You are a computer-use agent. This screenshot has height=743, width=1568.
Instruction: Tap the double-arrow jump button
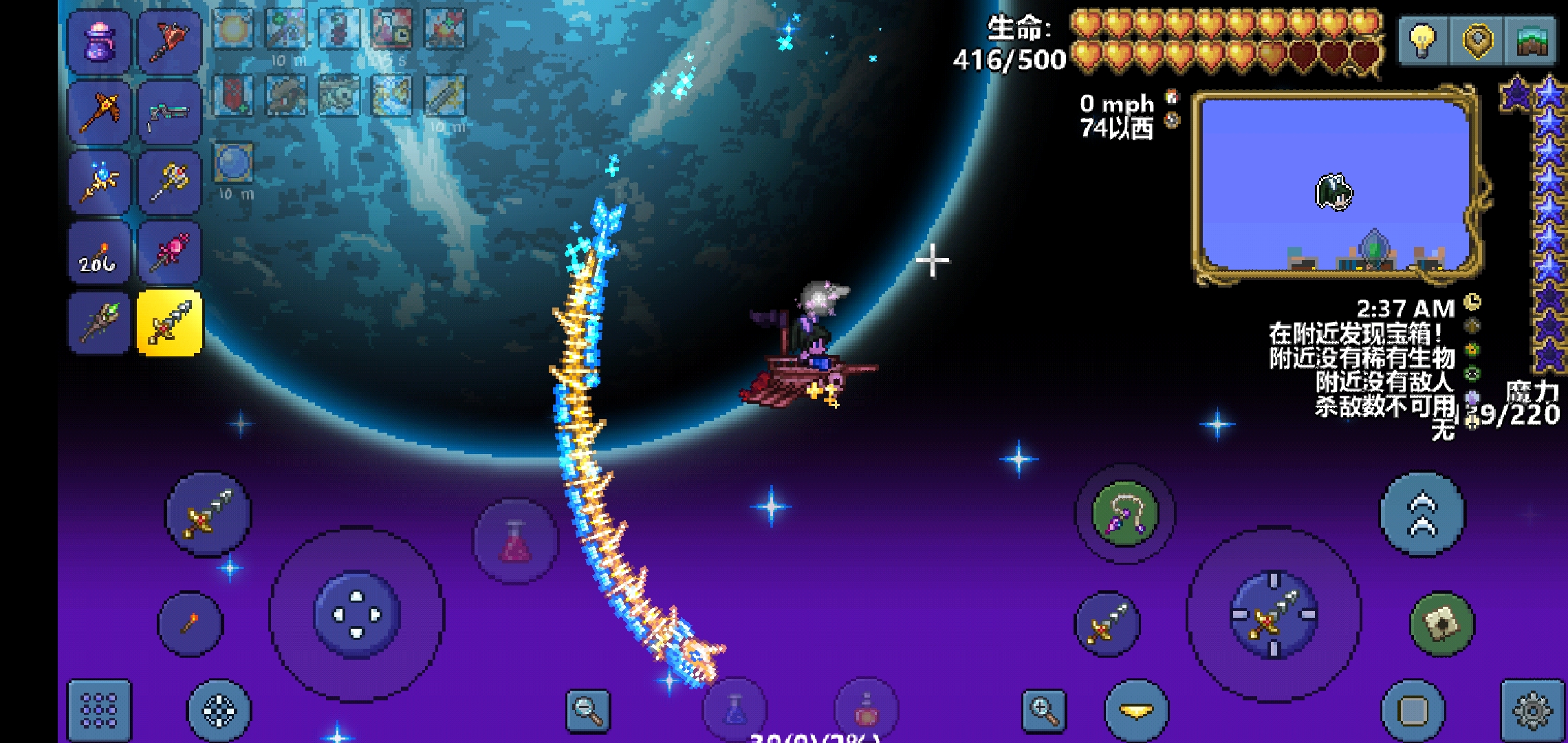1423,514
